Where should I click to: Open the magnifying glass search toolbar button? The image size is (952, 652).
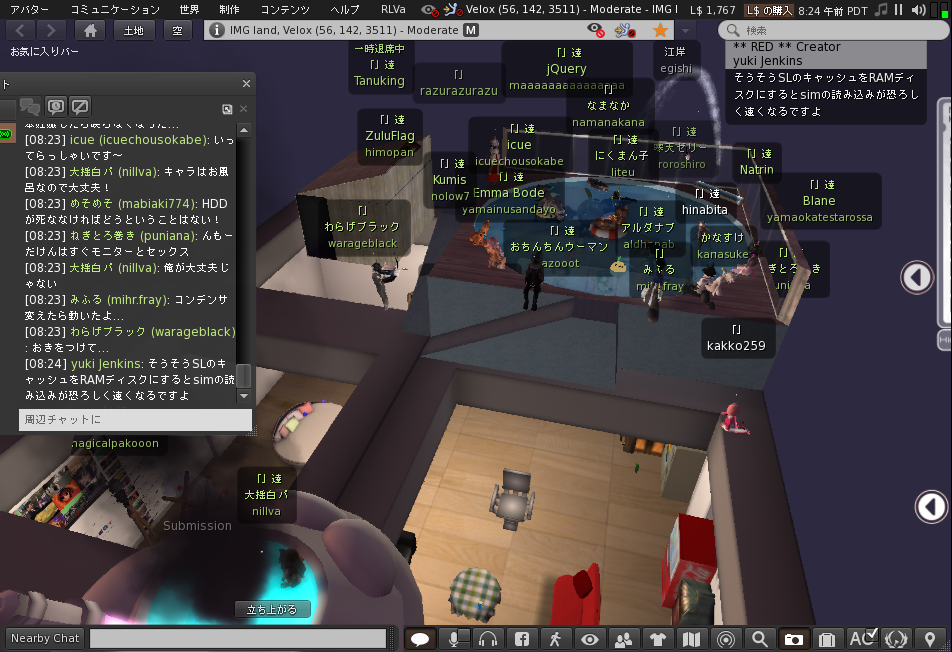coord(760,639)
